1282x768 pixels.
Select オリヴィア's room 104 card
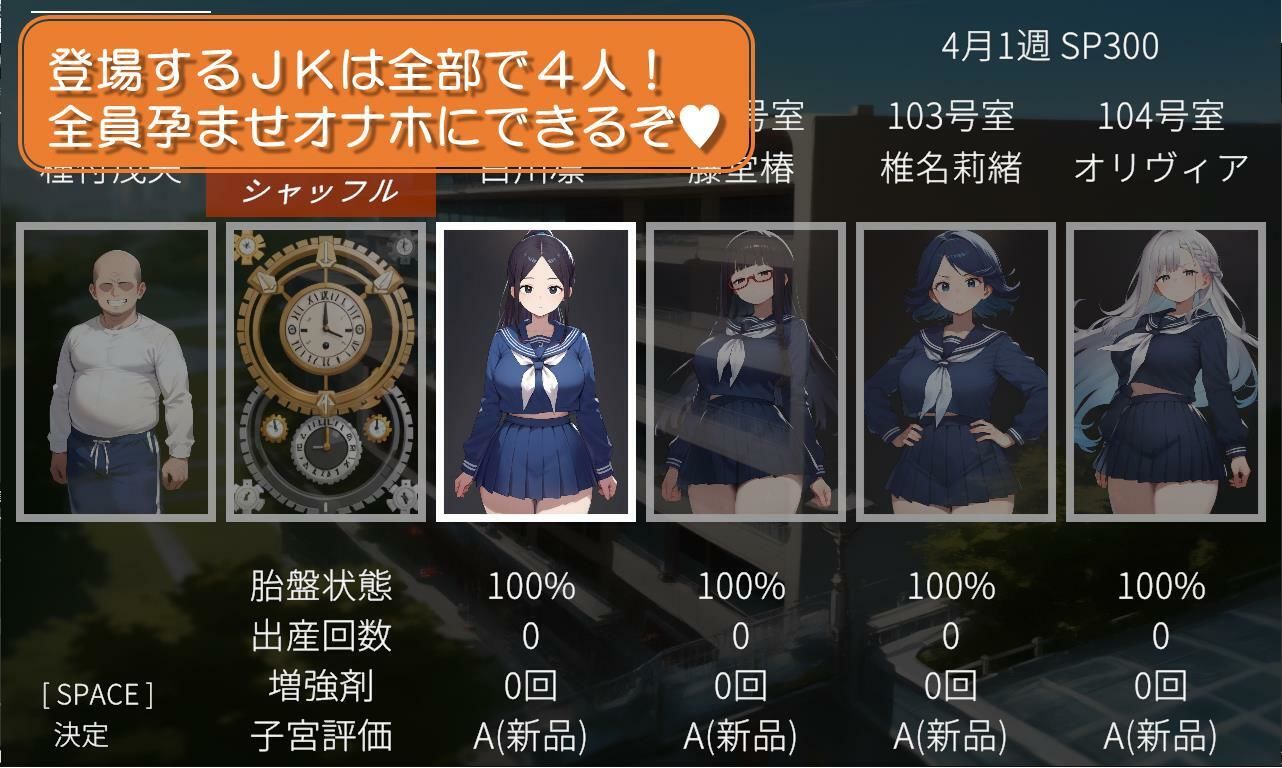(1166, 372)
